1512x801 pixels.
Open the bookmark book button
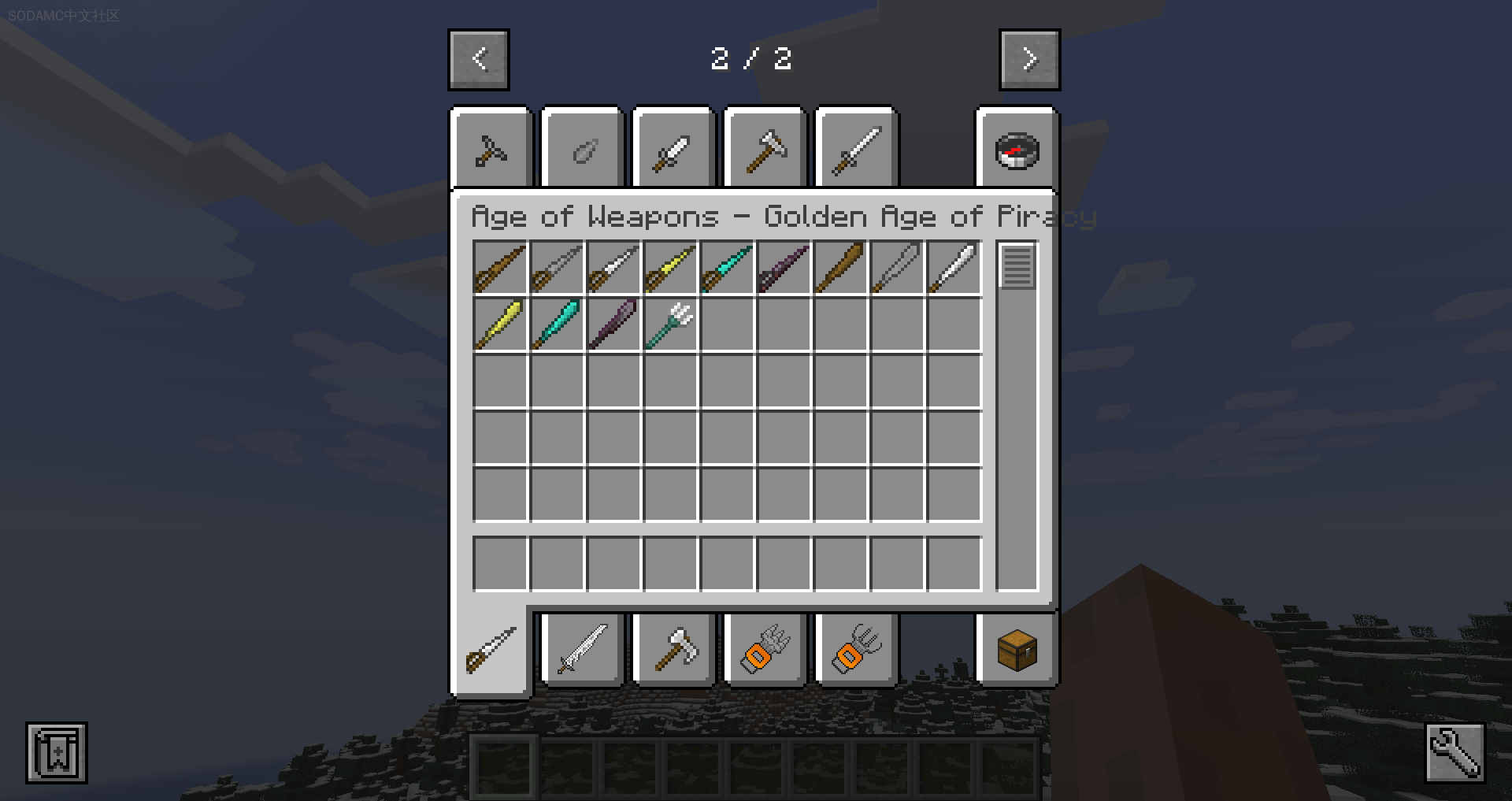point(57,753)
